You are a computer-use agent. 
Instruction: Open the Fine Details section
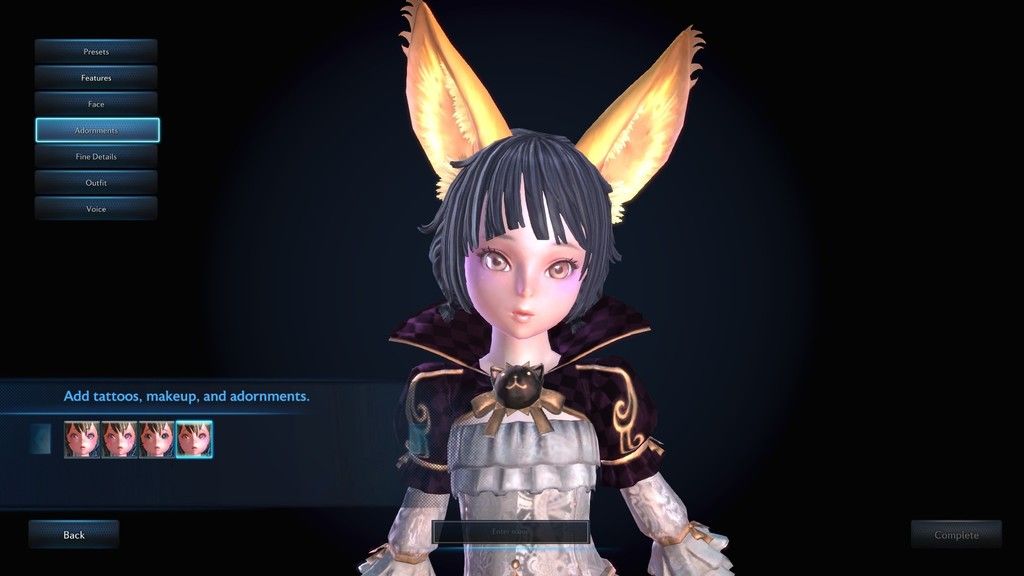(96, 156)
